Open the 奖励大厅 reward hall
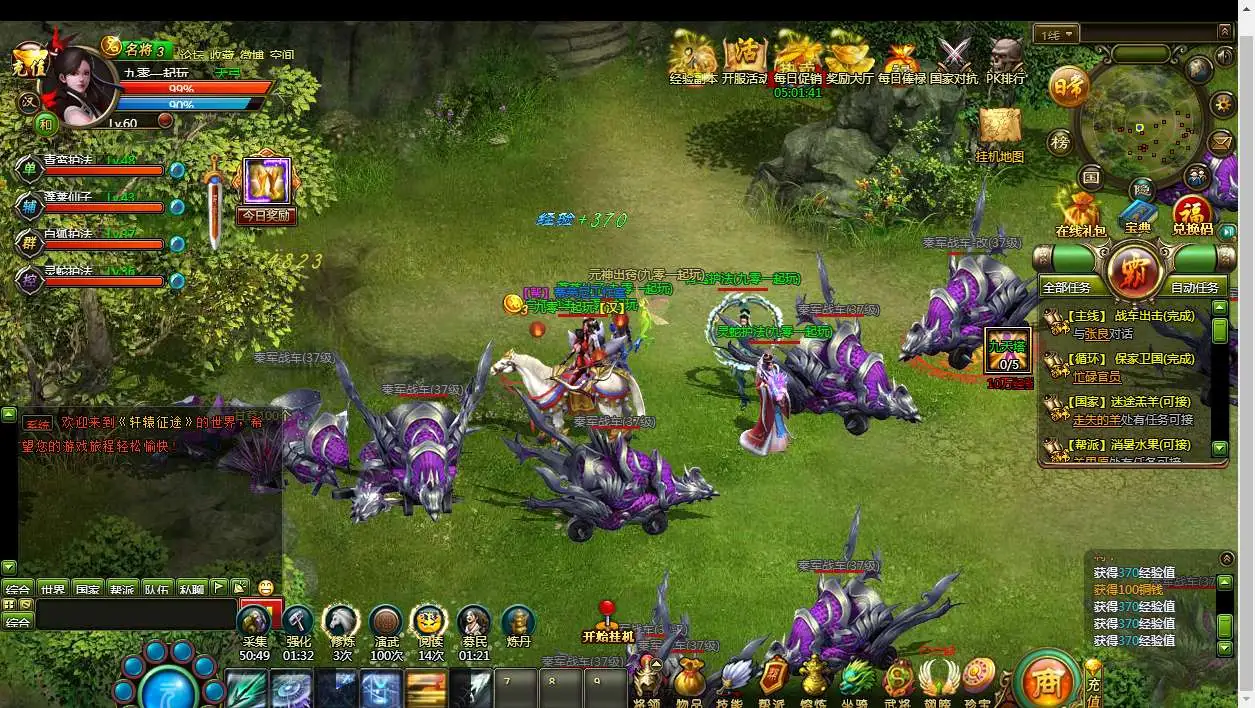Viewport: 1255px width, 708px height. tap(849, 58)
